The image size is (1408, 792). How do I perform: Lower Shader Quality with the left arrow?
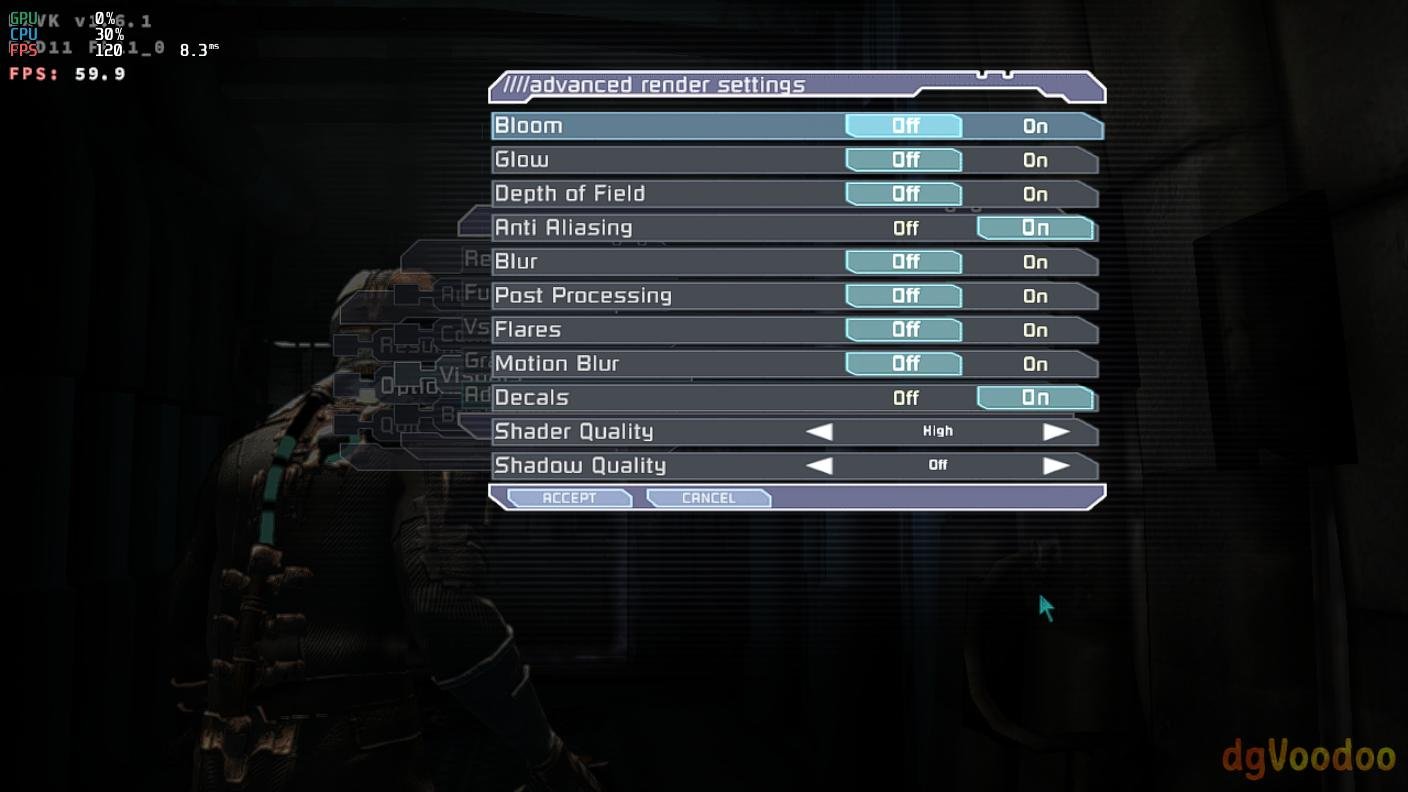click(819, 432)
